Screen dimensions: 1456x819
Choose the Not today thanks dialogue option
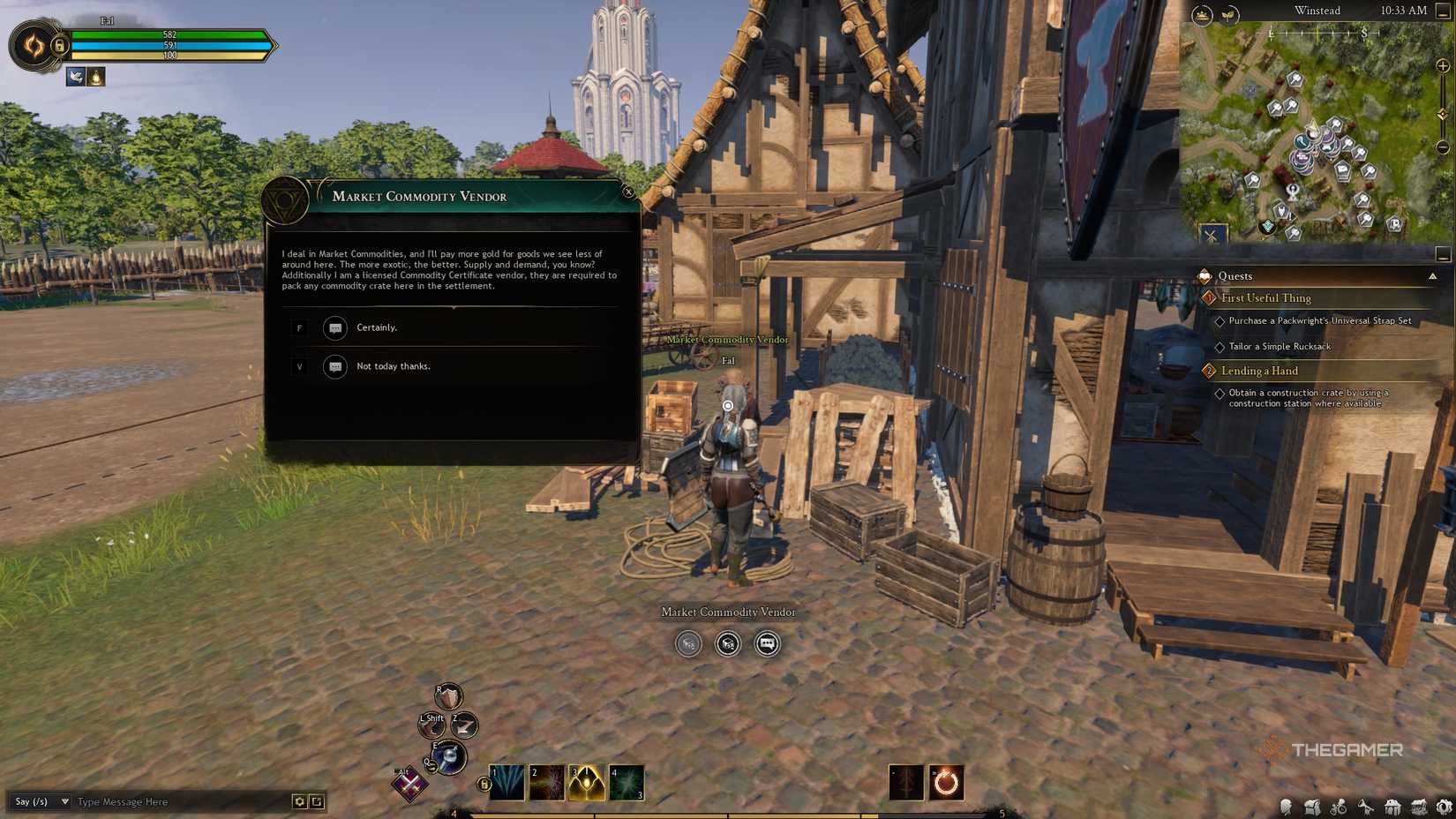point(394,365)
